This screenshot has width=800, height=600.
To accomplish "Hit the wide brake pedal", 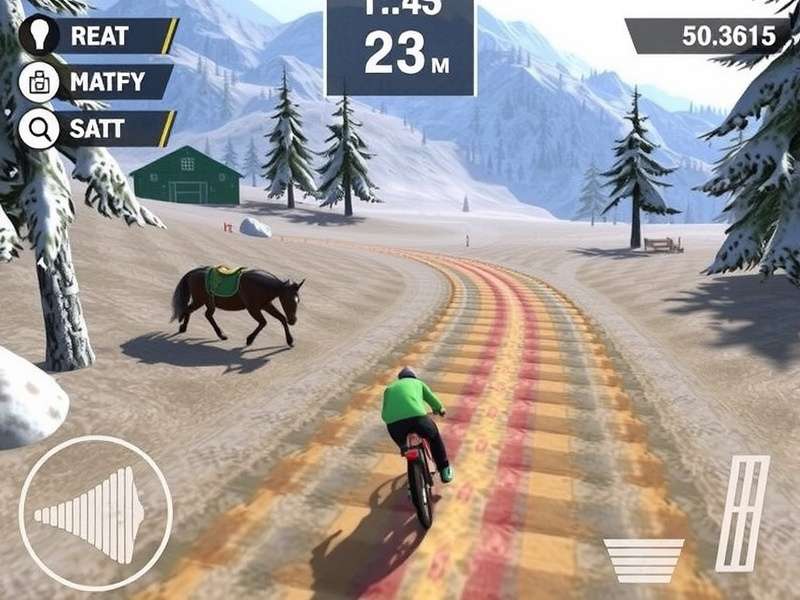I will [644, 560].
